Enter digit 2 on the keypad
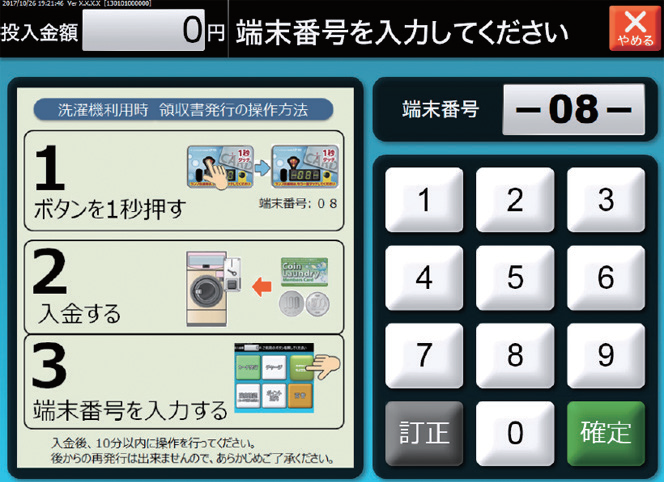 tap(515, 201)
